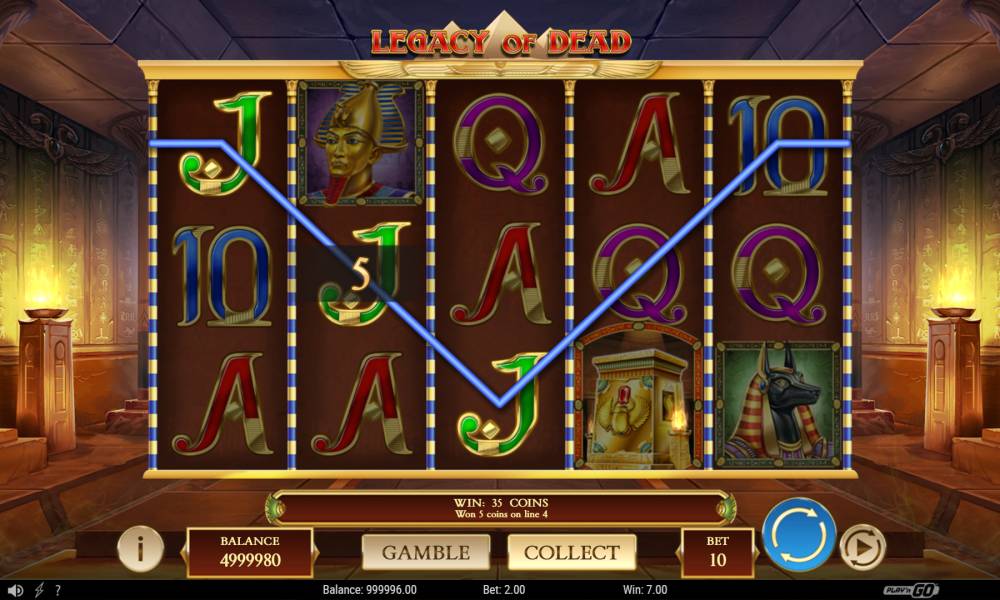1000x600 pixels.
Task: Collect the 35 coin win
Action: [572, 552]
